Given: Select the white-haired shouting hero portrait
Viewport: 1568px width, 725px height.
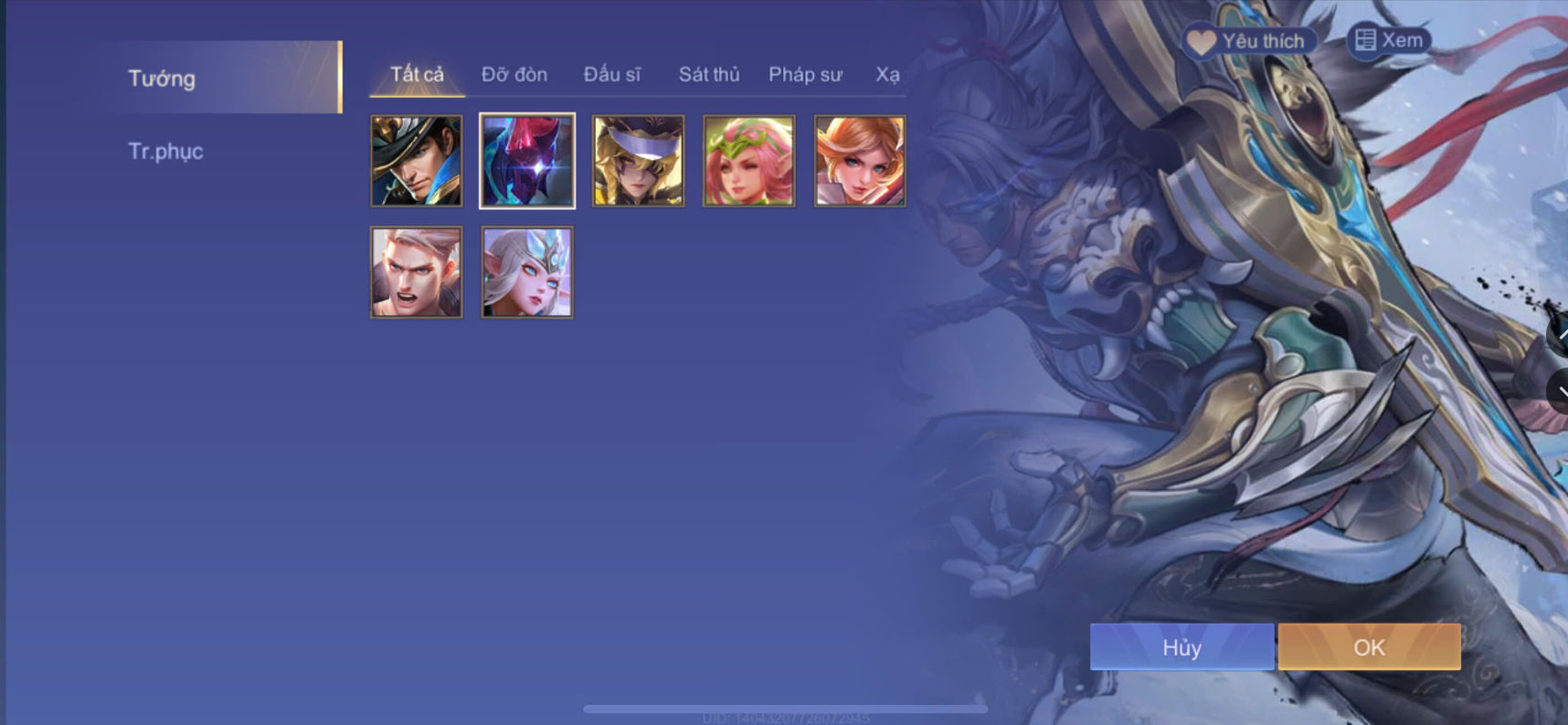Looking at the screenshot, I should [417, 272].
